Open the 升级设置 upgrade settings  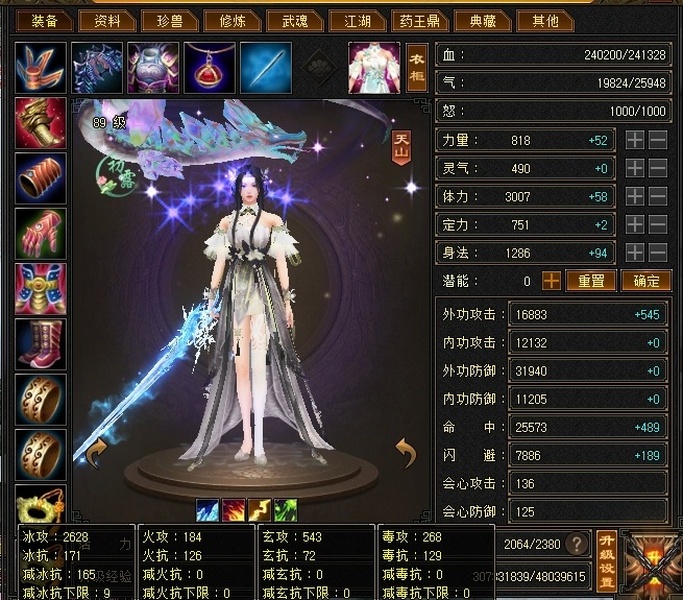606,560
